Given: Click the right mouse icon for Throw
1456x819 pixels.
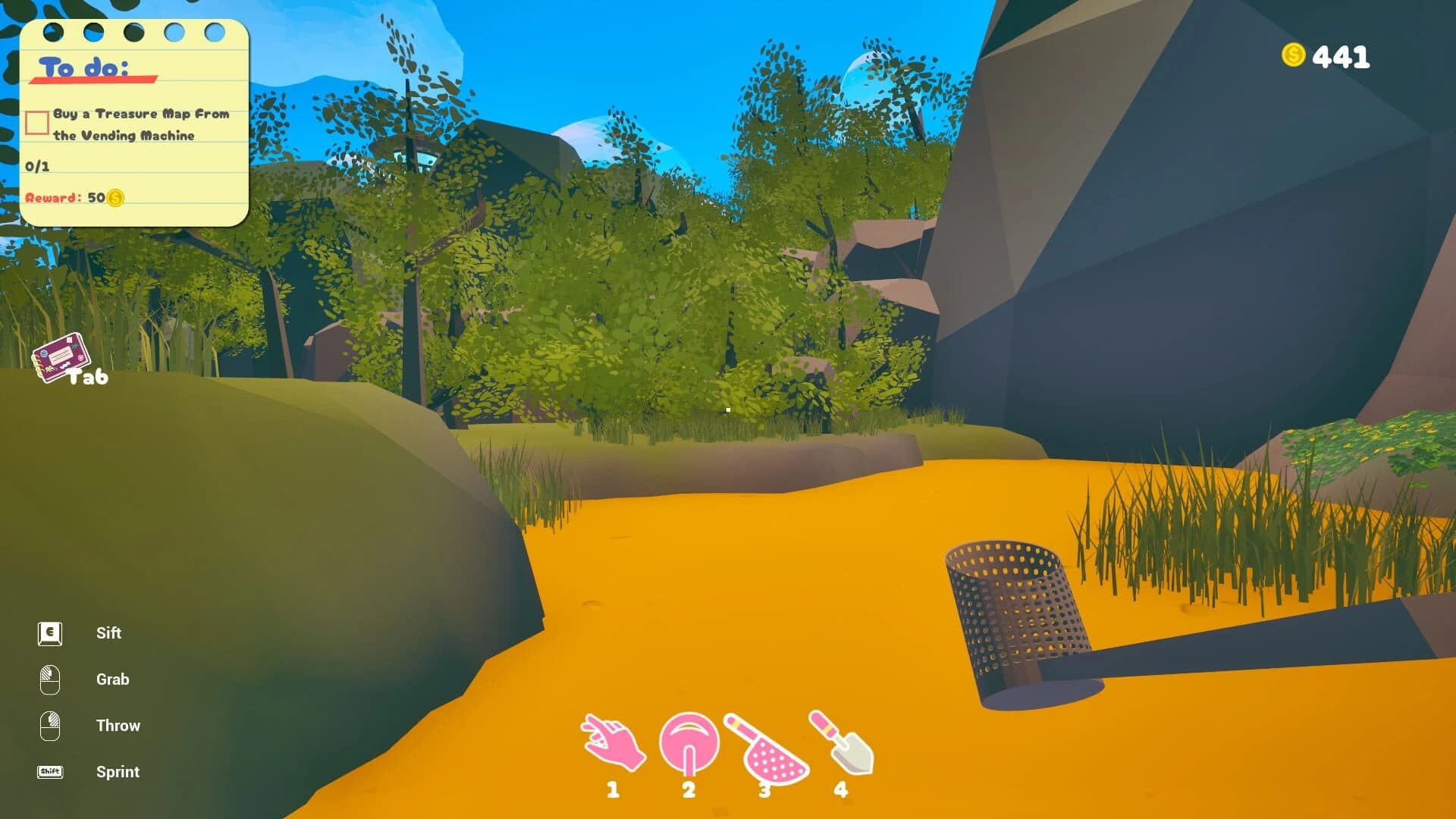Looking at the screenshot, I should coord(49,725).
